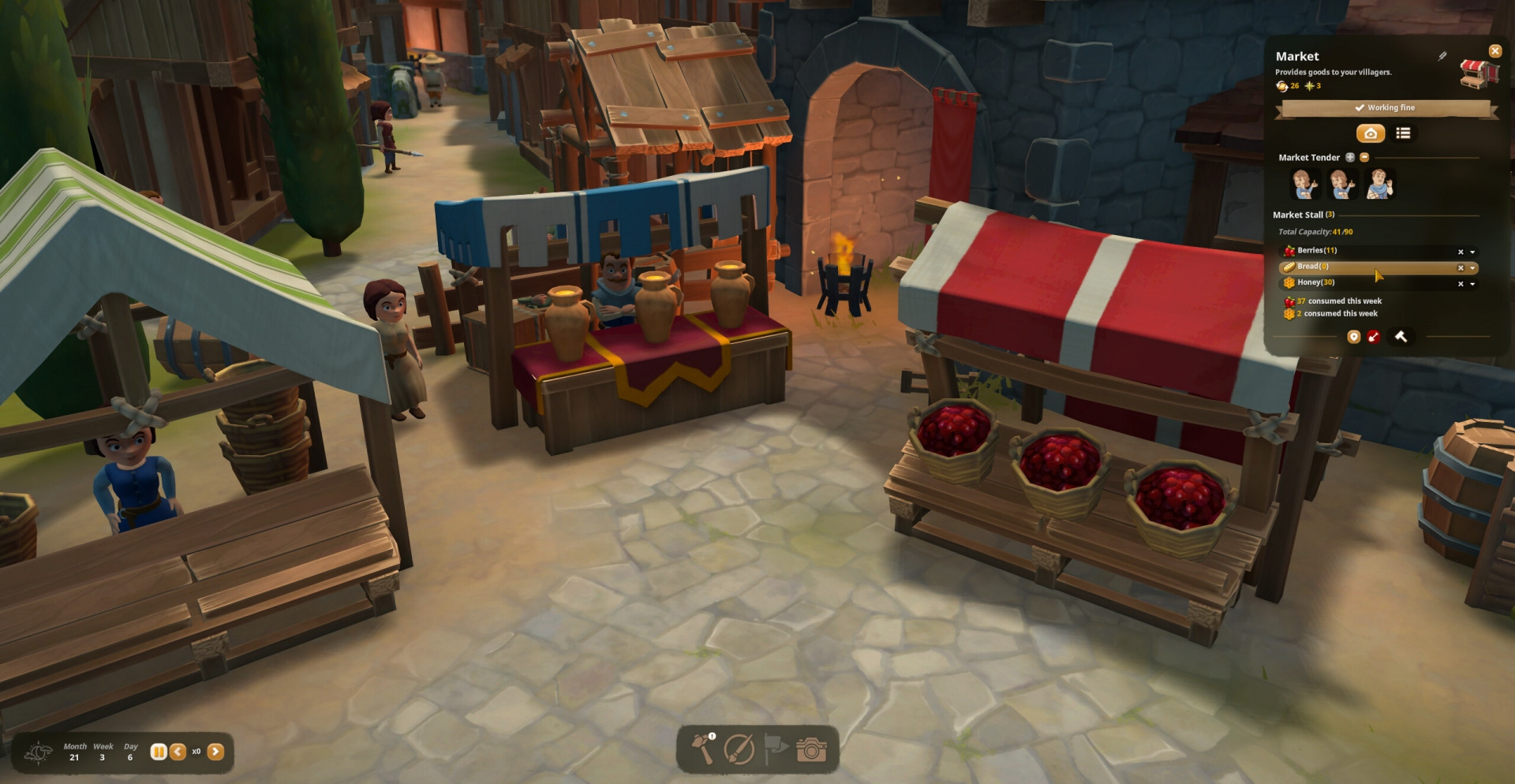
Task: Click the location pin button
Action: pos(1354,337)
